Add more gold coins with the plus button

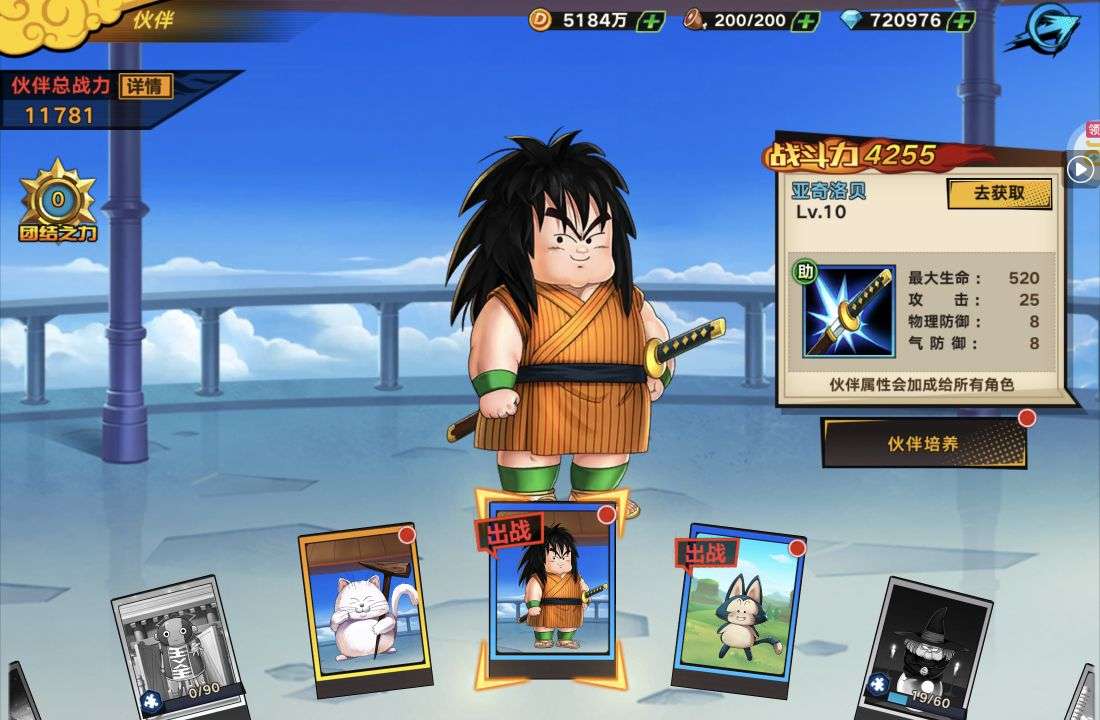pyautogui.click(x=650, y=20)
